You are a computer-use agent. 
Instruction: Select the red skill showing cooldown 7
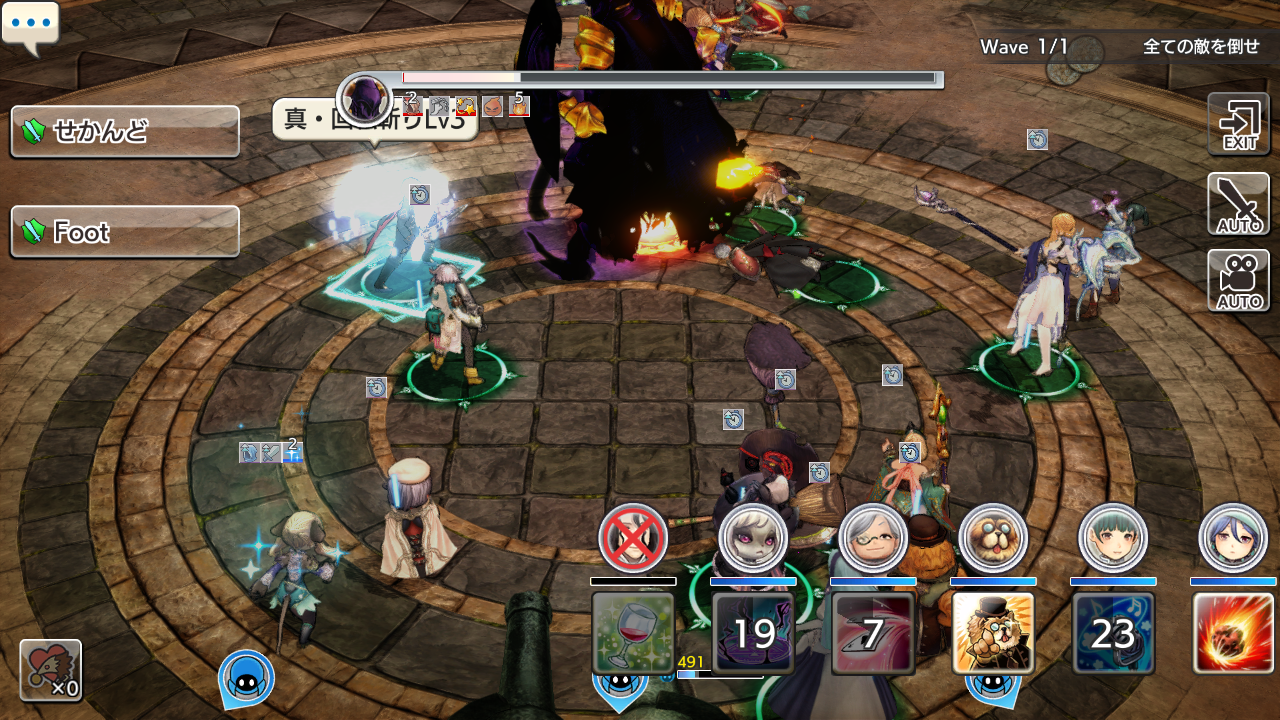tap(873, 633)
